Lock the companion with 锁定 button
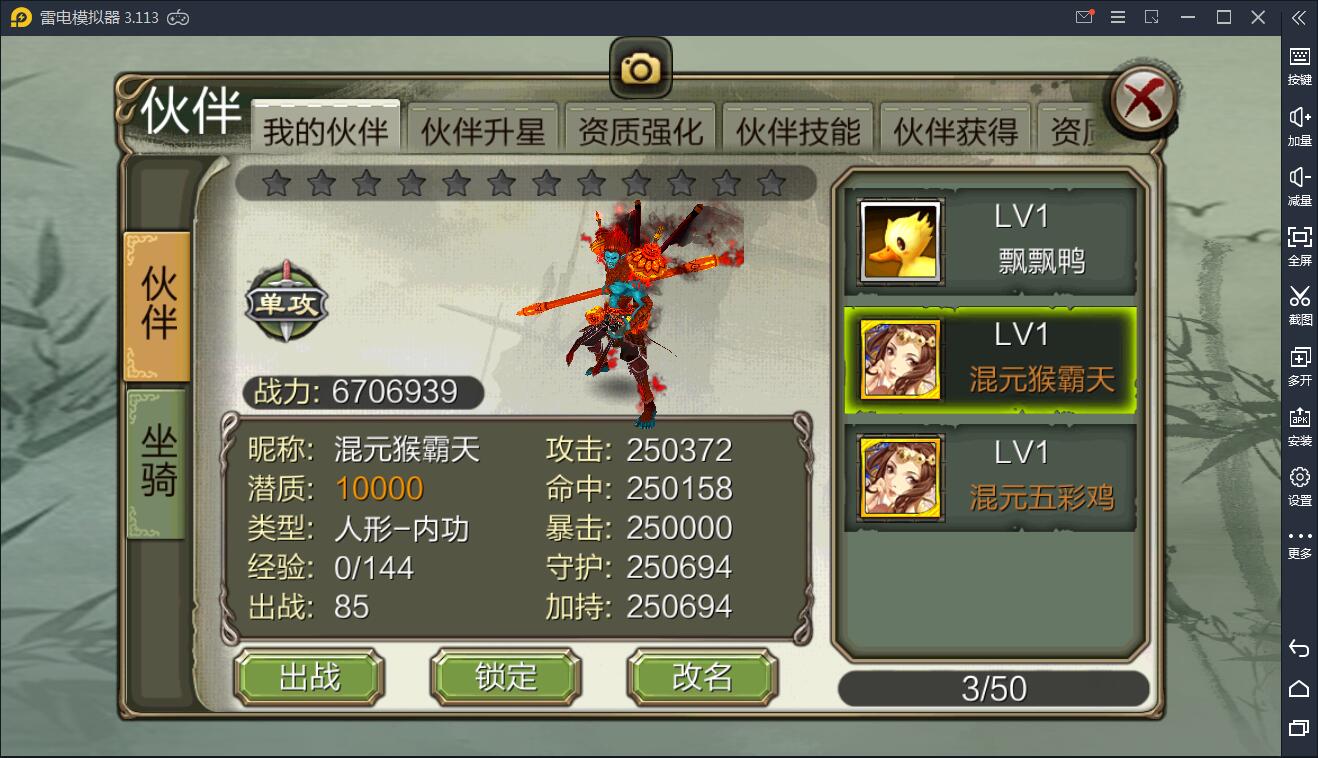 pyautogui.click(x=506, y=677)
